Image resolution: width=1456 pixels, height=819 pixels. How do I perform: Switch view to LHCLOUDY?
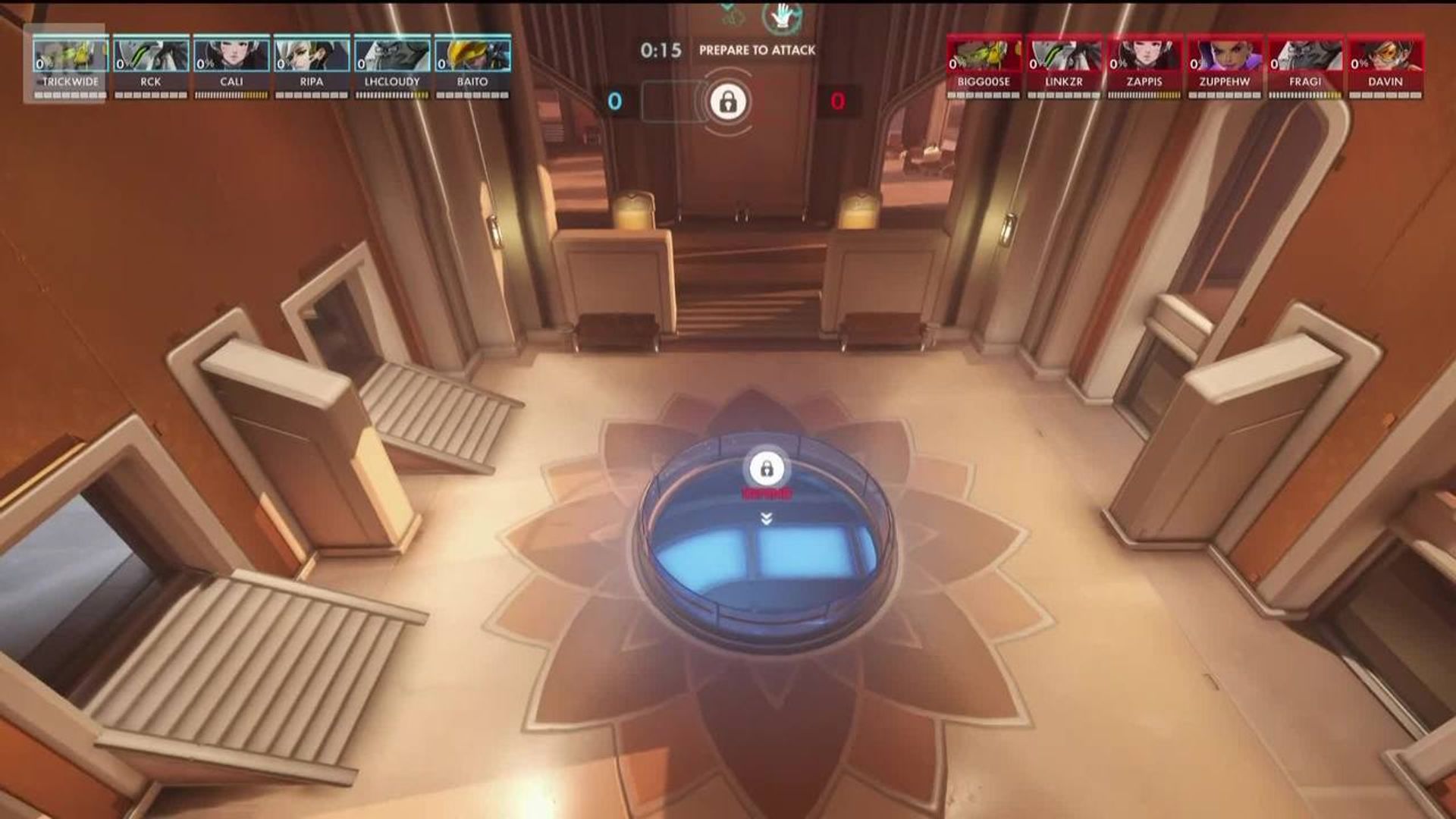[x=392, y=64]
